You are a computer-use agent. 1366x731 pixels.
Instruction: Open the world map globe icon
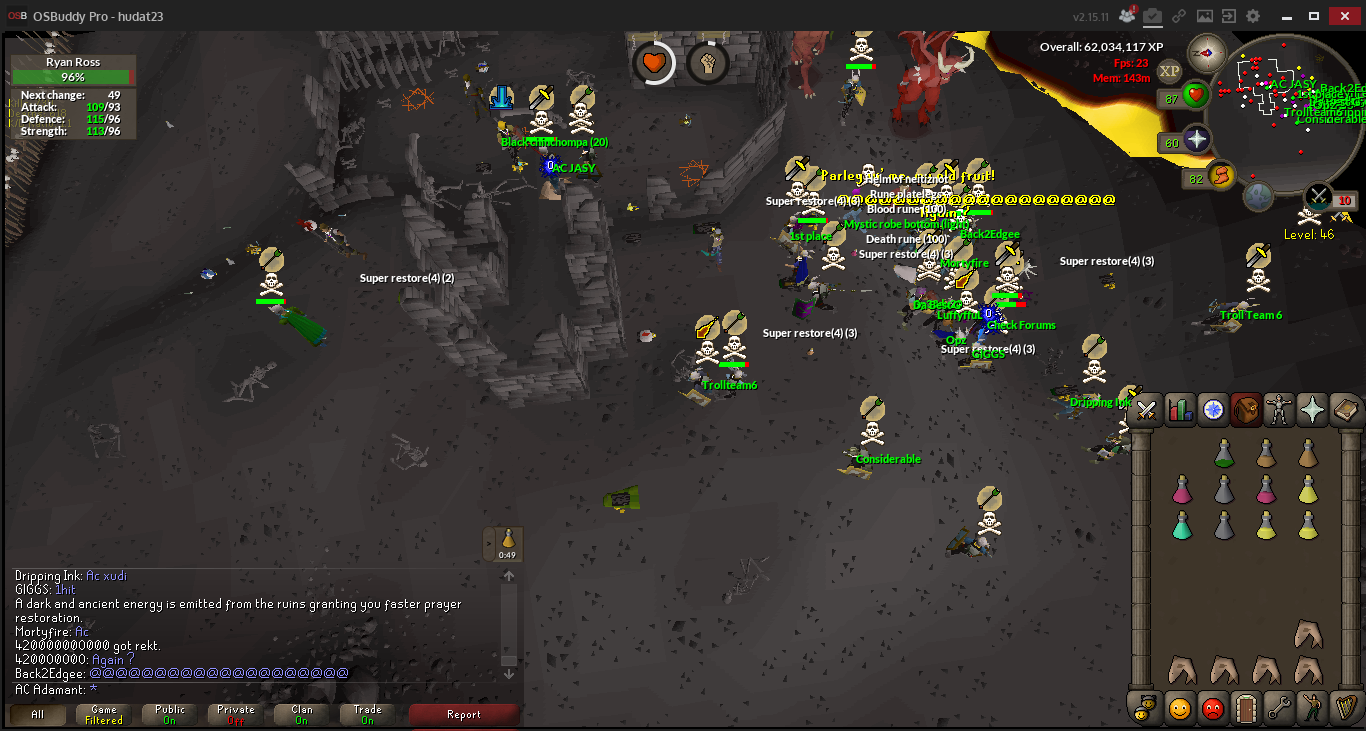coord(1258,196)
